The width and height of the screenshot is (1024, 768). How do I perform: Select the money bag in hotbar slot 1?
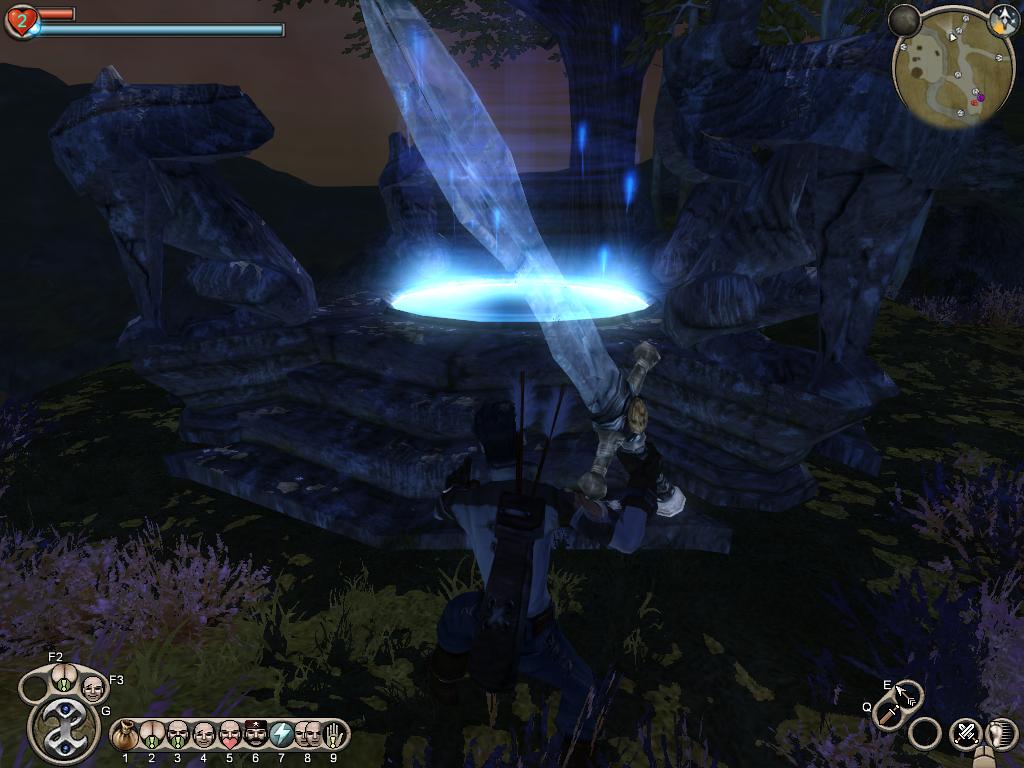[x=126, y=735]
